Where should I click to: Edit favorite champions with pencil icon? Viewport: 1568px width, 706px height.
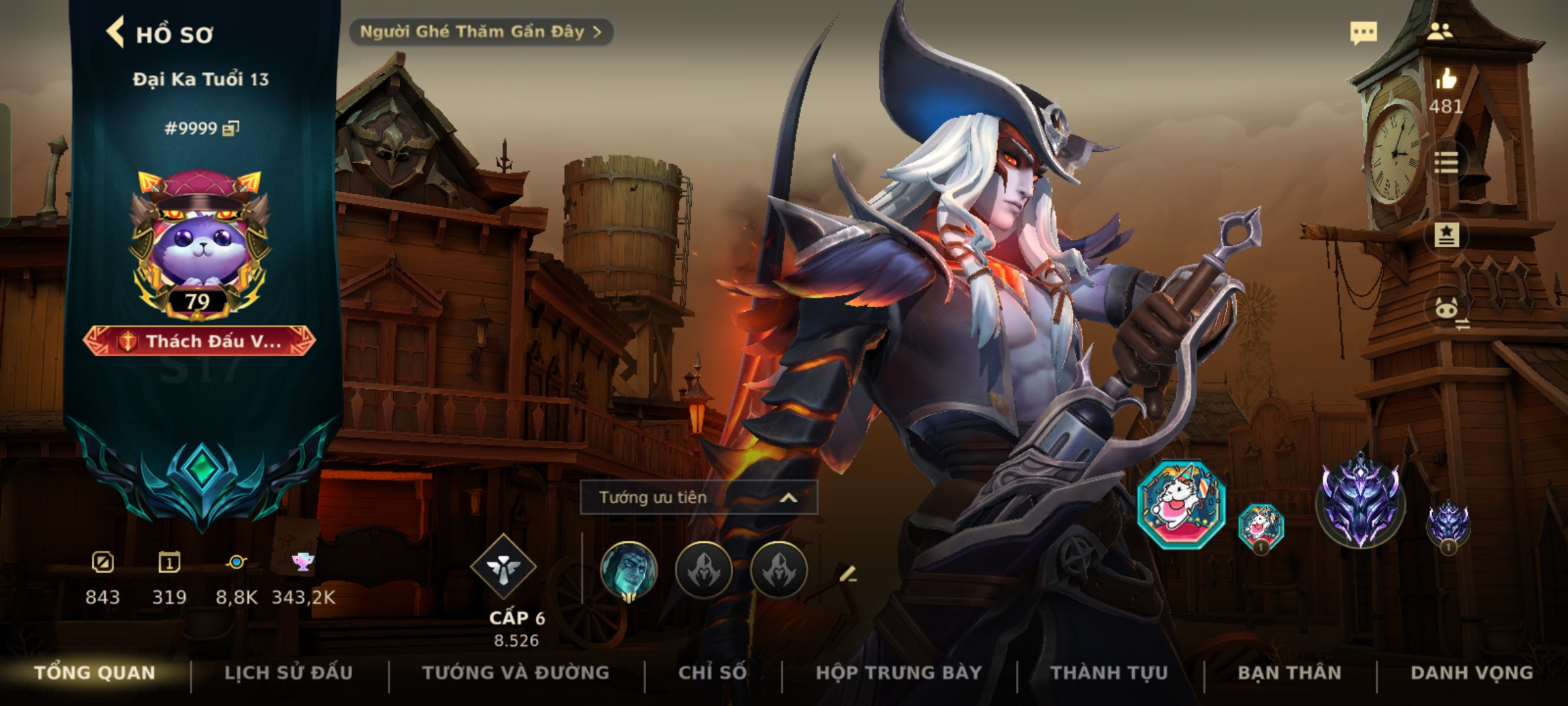click(x=847, y=574)
